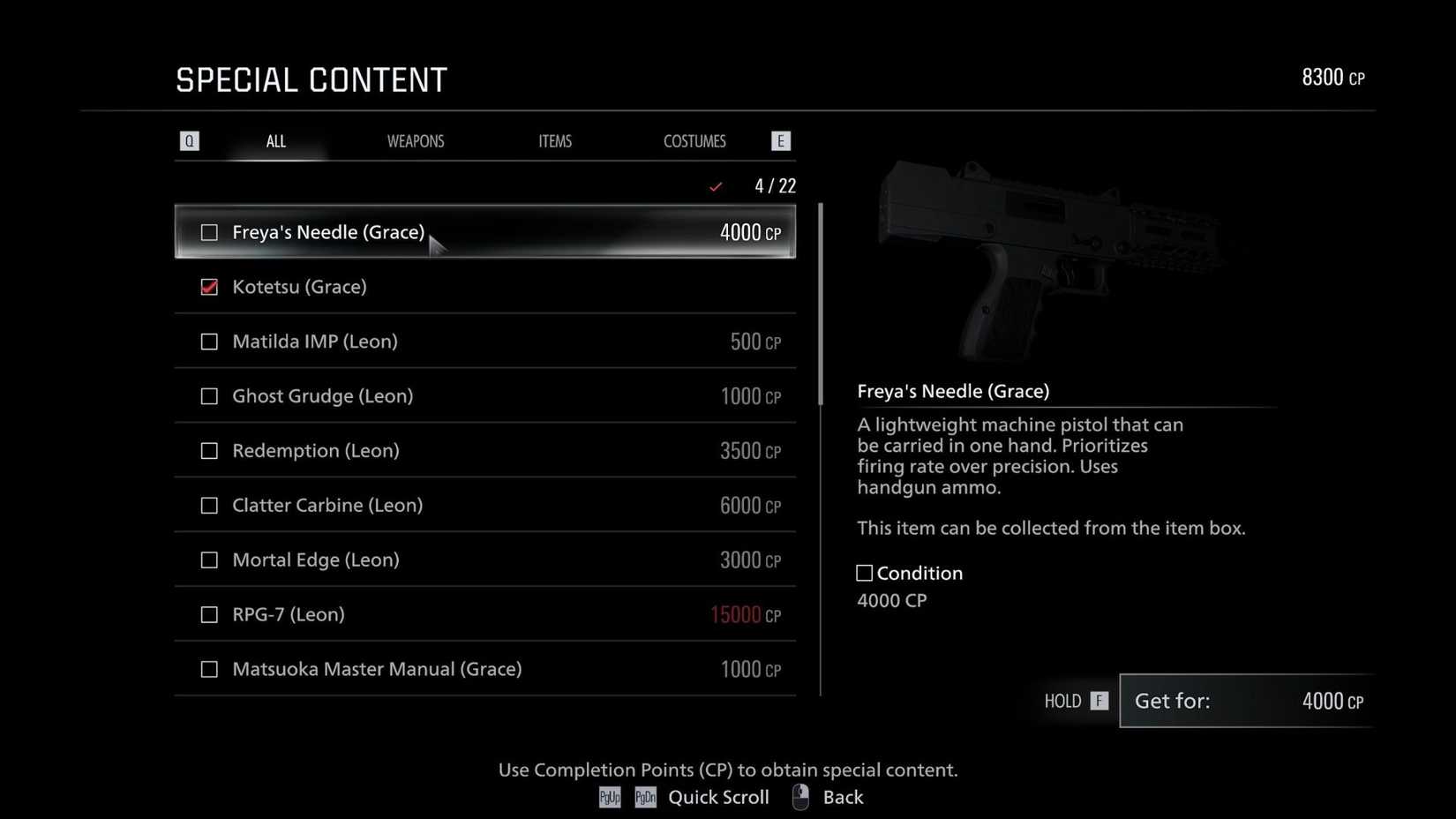Switch to the WEAPONS tab
Screen dimensions: 1456x819
(416, 140)
